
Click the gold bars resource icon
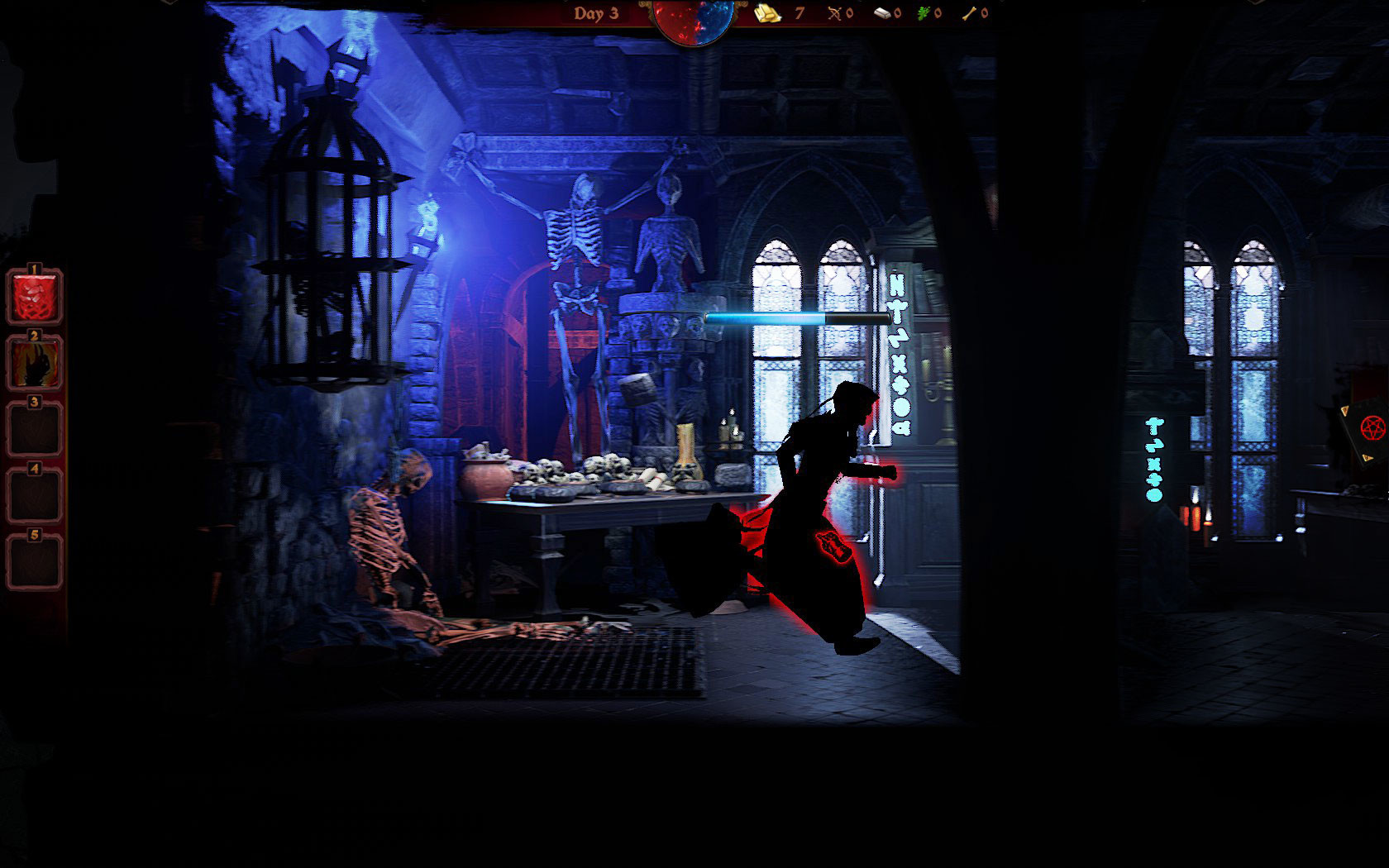tap(767, 12)
